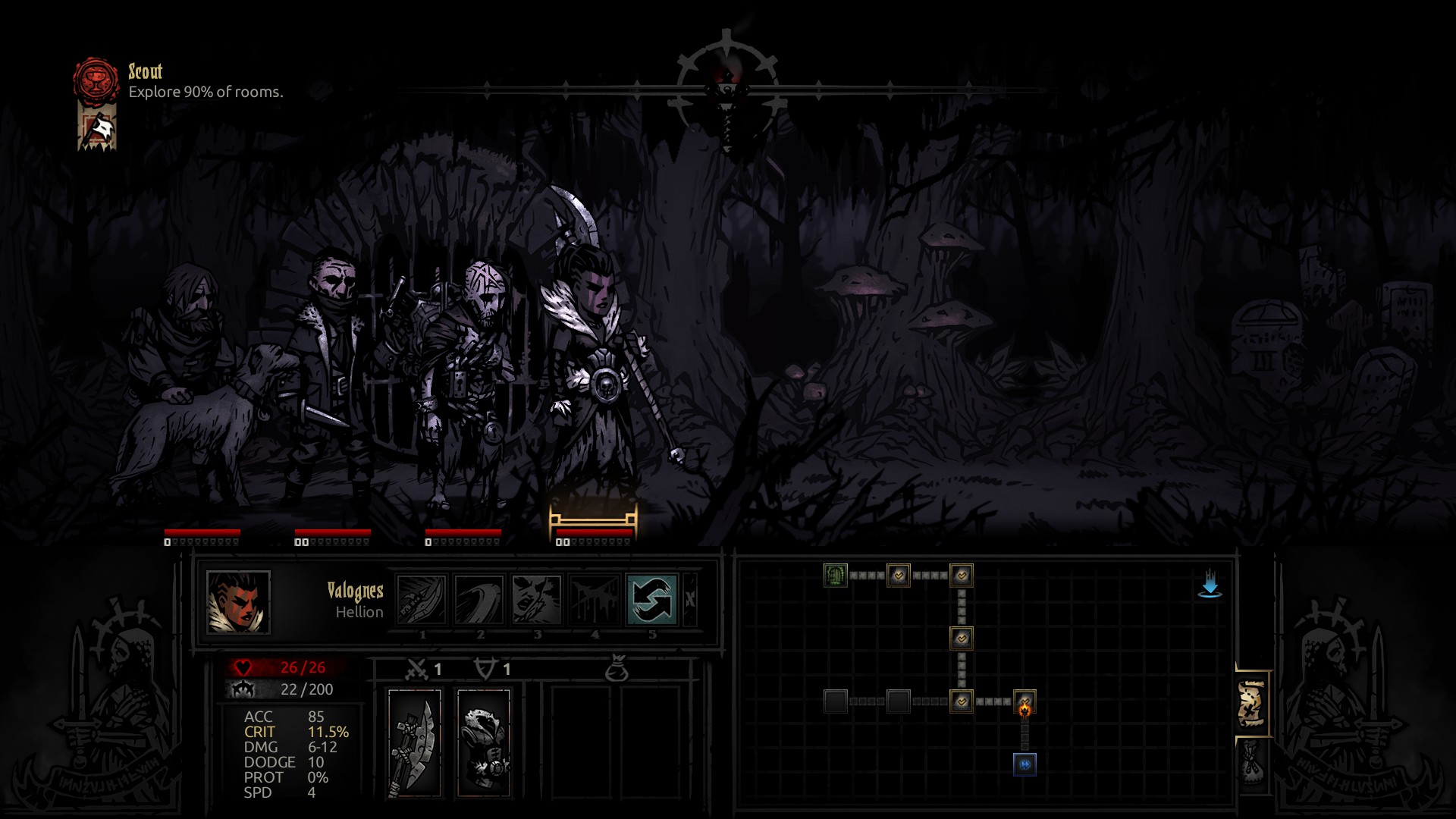This screenshot has height=819, width=1456.
Task: Click the blue downward arrow map icon
Action: click(x=1210, y=585)
